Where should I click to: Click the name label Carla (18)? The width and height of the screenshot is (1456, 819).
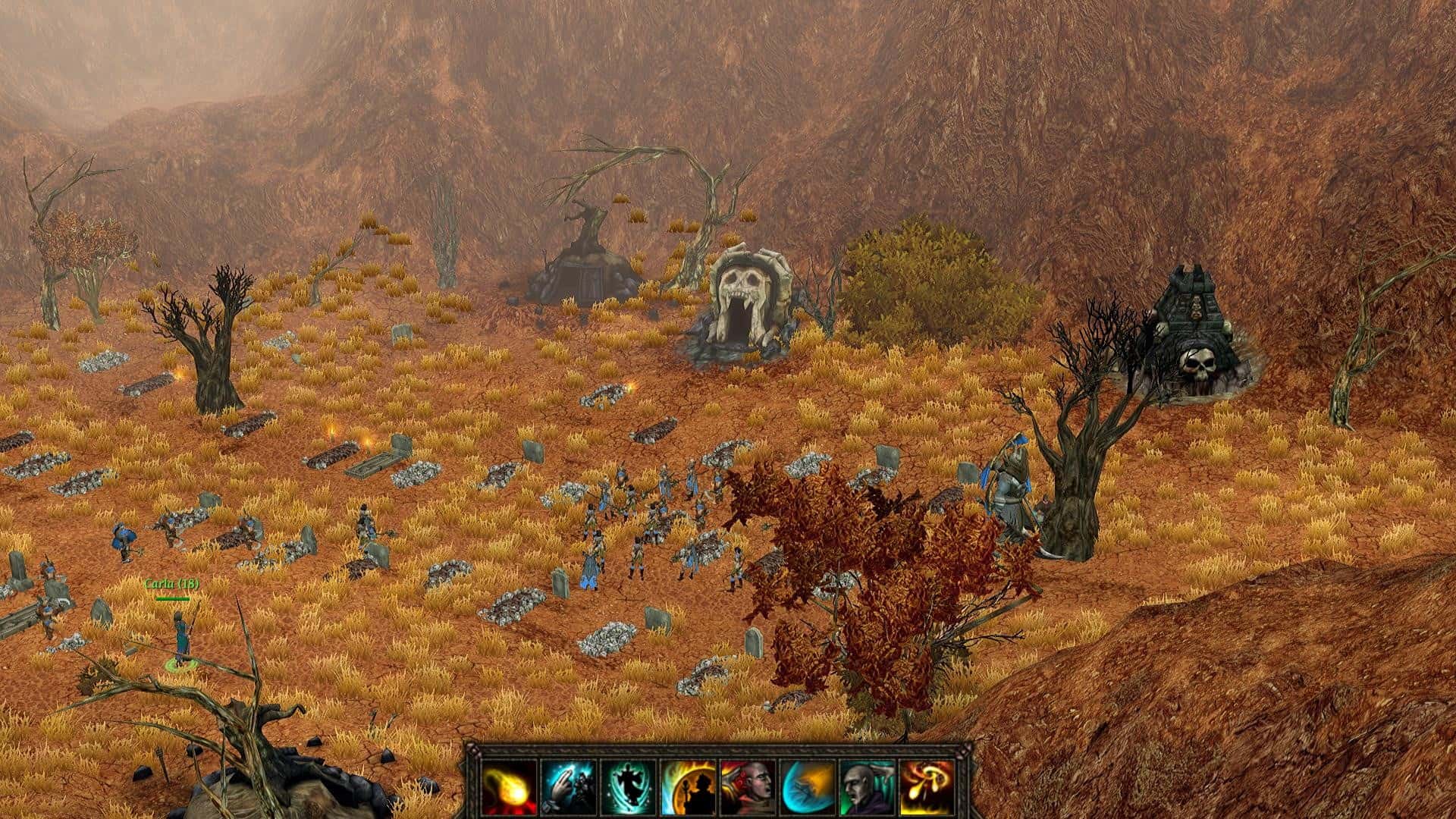[171, 582]
